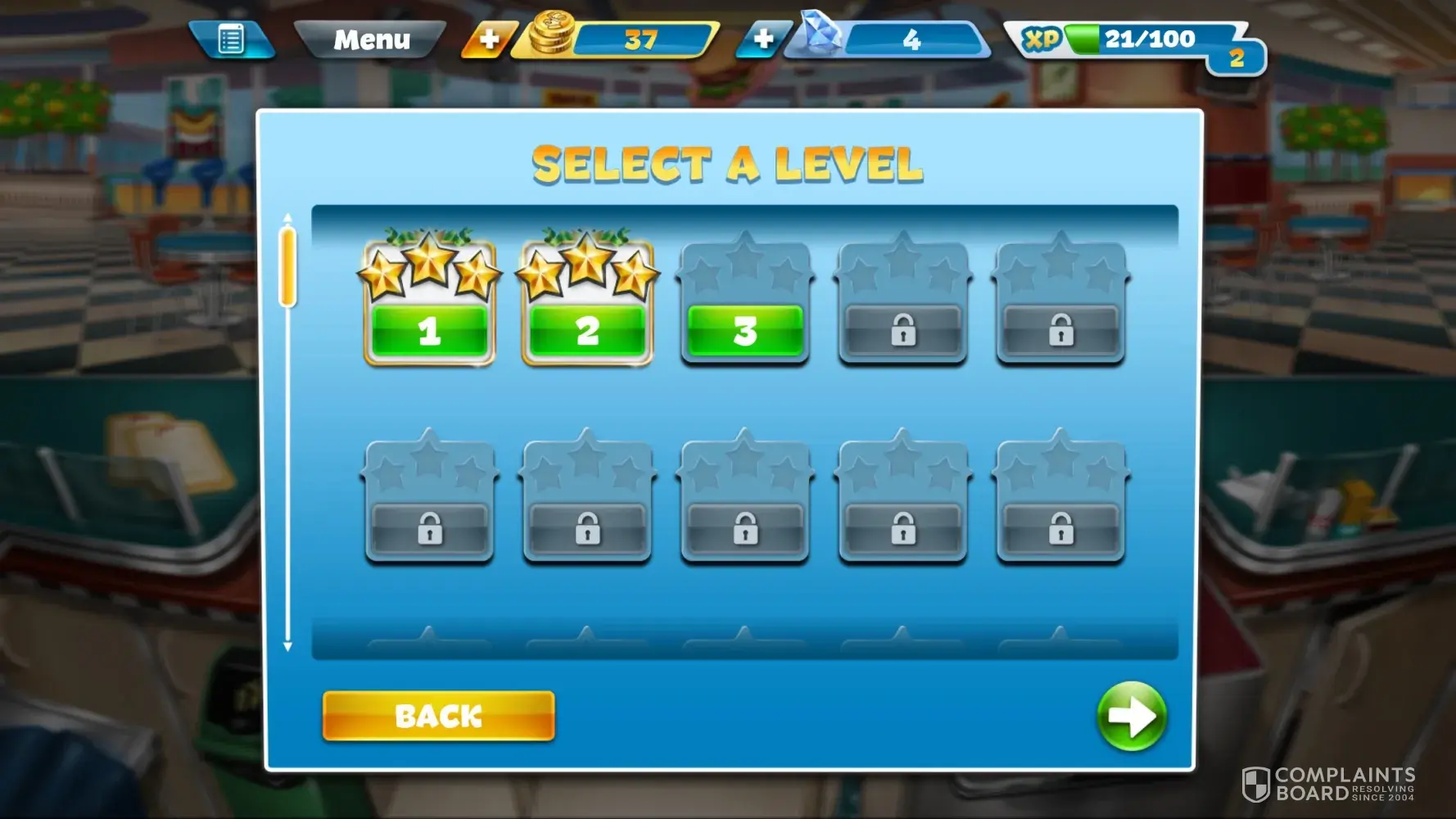Select level 1
This screenshot has width=1456, height=819.
[x=429, y=330]
